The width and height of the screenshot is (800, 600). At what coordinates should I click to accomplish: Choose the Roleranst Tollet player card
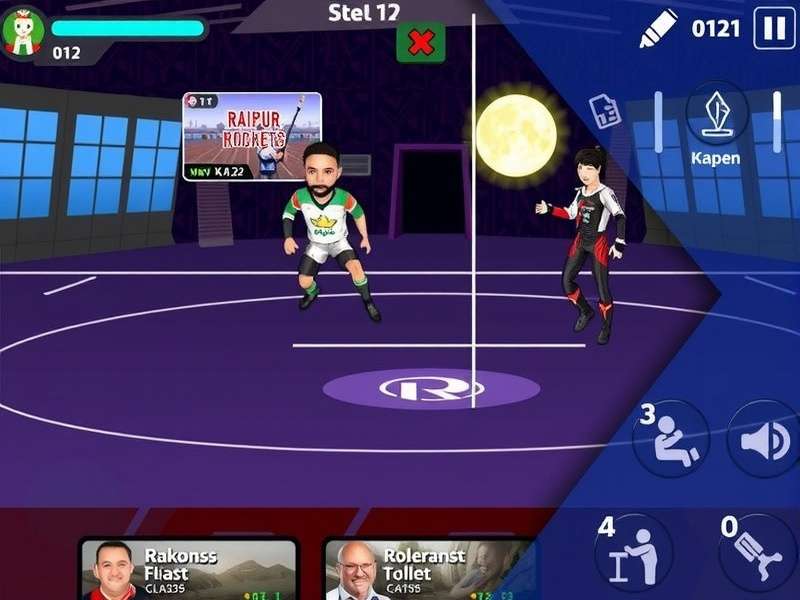coord(429,570)
